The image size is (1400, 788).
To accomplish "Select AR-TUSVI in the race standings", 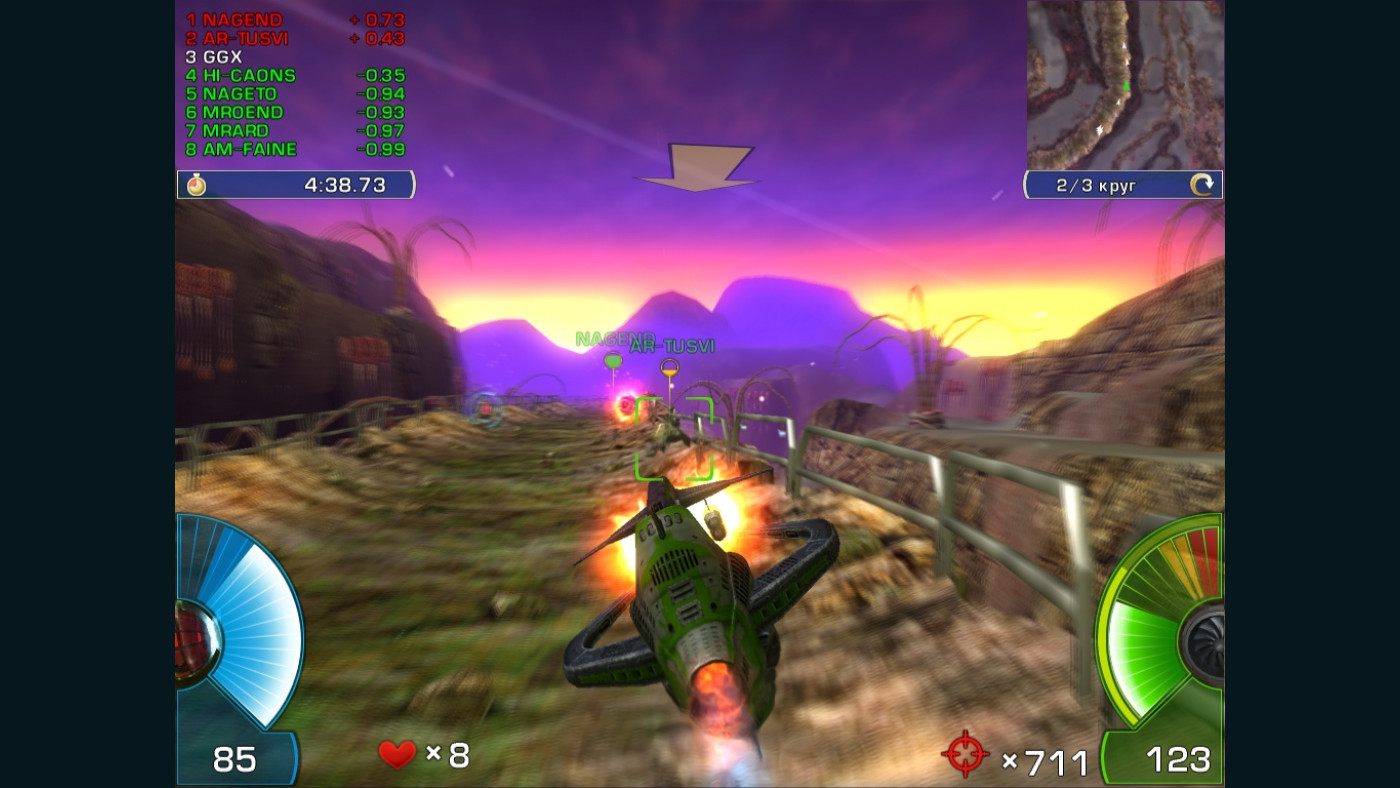I will [246, 39].
